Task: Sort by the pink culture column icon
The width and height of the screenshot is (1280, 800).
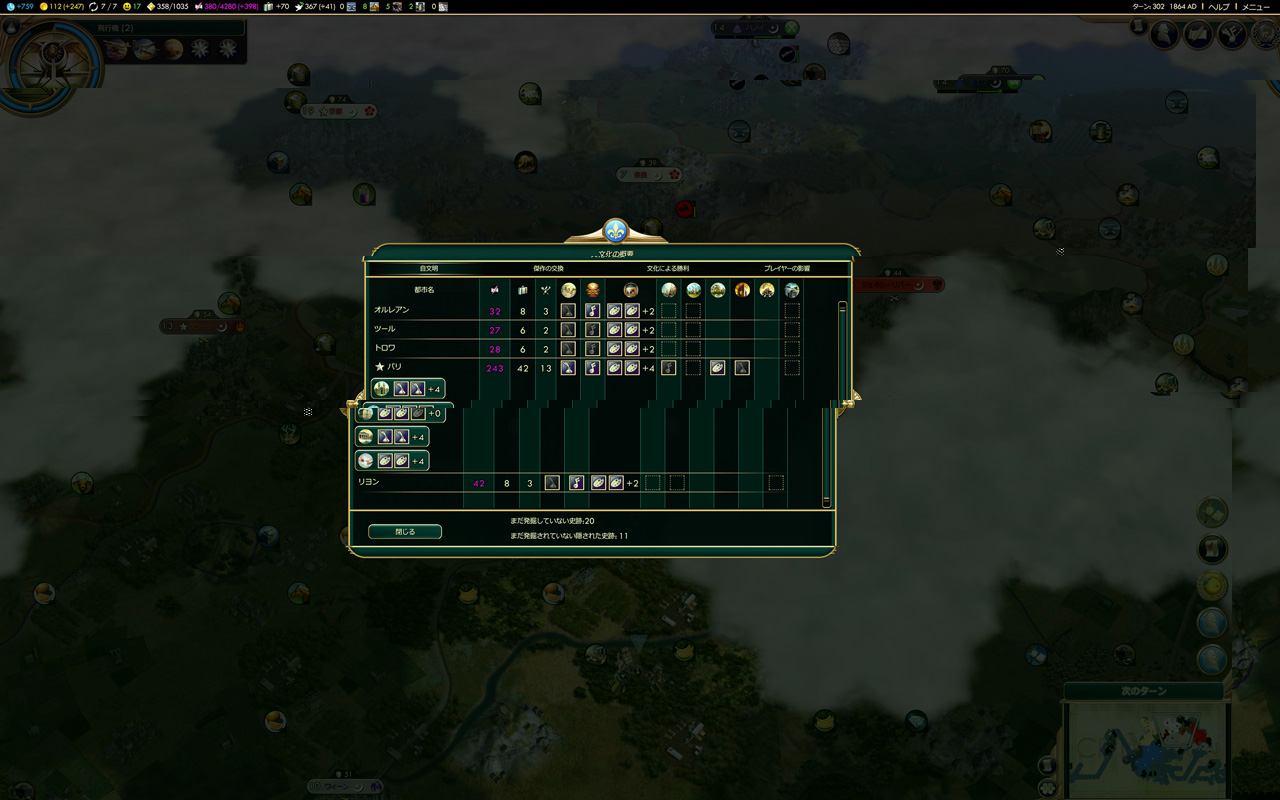Action: tap(494, 290)
